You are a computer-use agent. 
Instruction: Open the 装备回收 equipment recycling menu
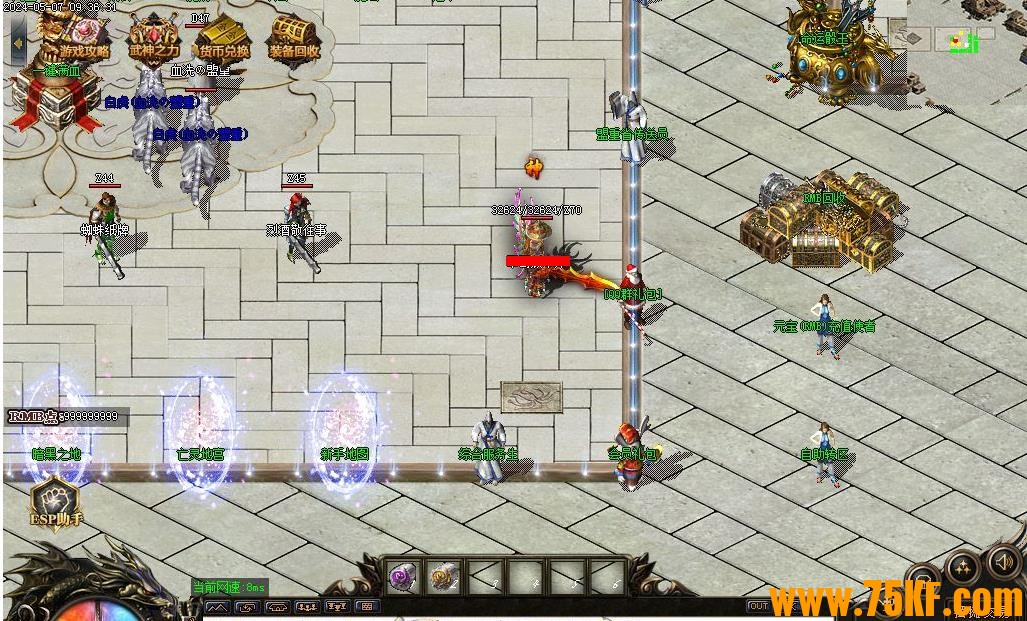click(294, 40)
